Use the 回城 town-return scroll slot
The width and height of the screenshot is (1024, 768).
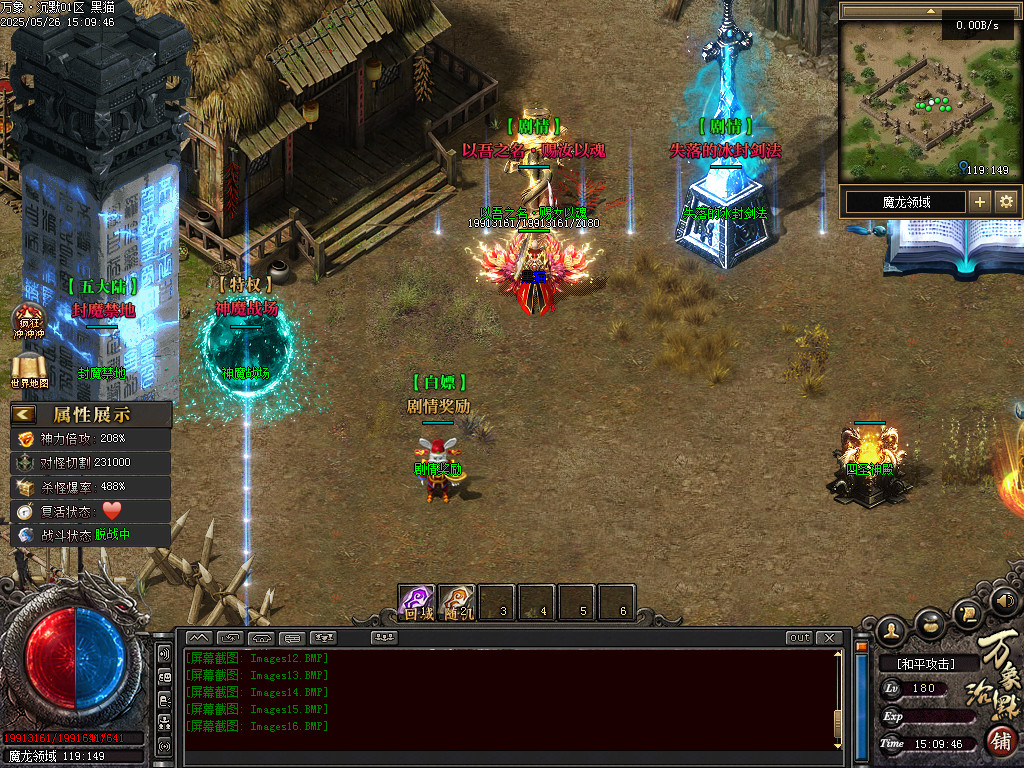pos(417,602)
